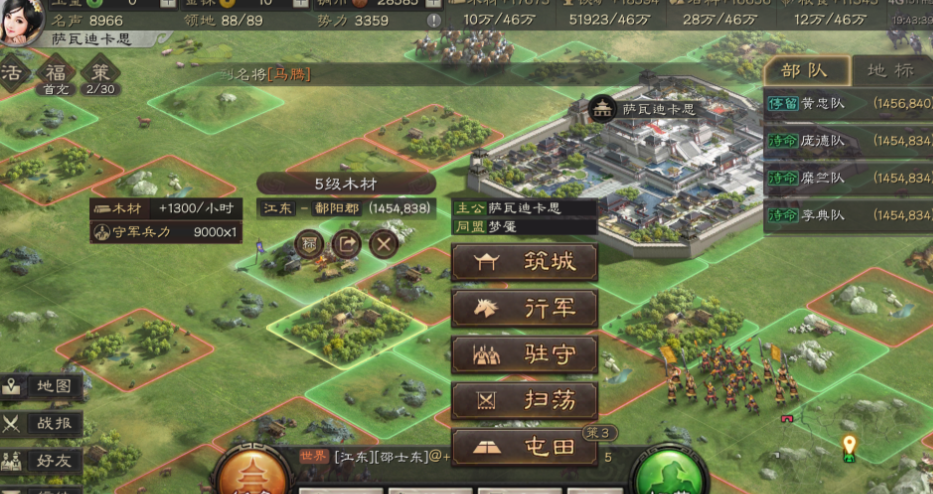933x494 pixels.
Task: Choose the 屯田 farming command
Action: (x=524, y=447)
